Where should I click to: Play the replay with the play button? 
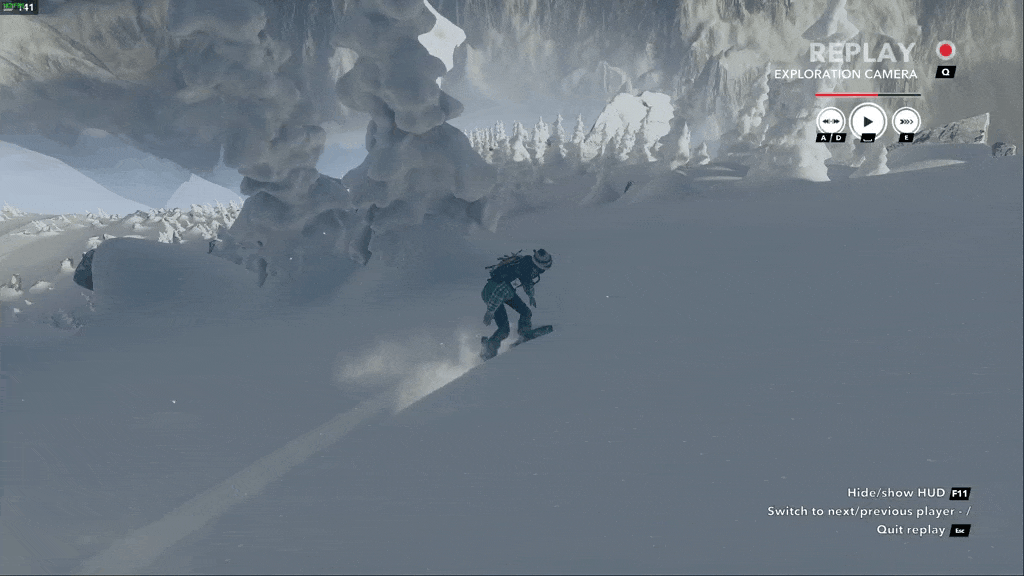(x=867, y=121)
